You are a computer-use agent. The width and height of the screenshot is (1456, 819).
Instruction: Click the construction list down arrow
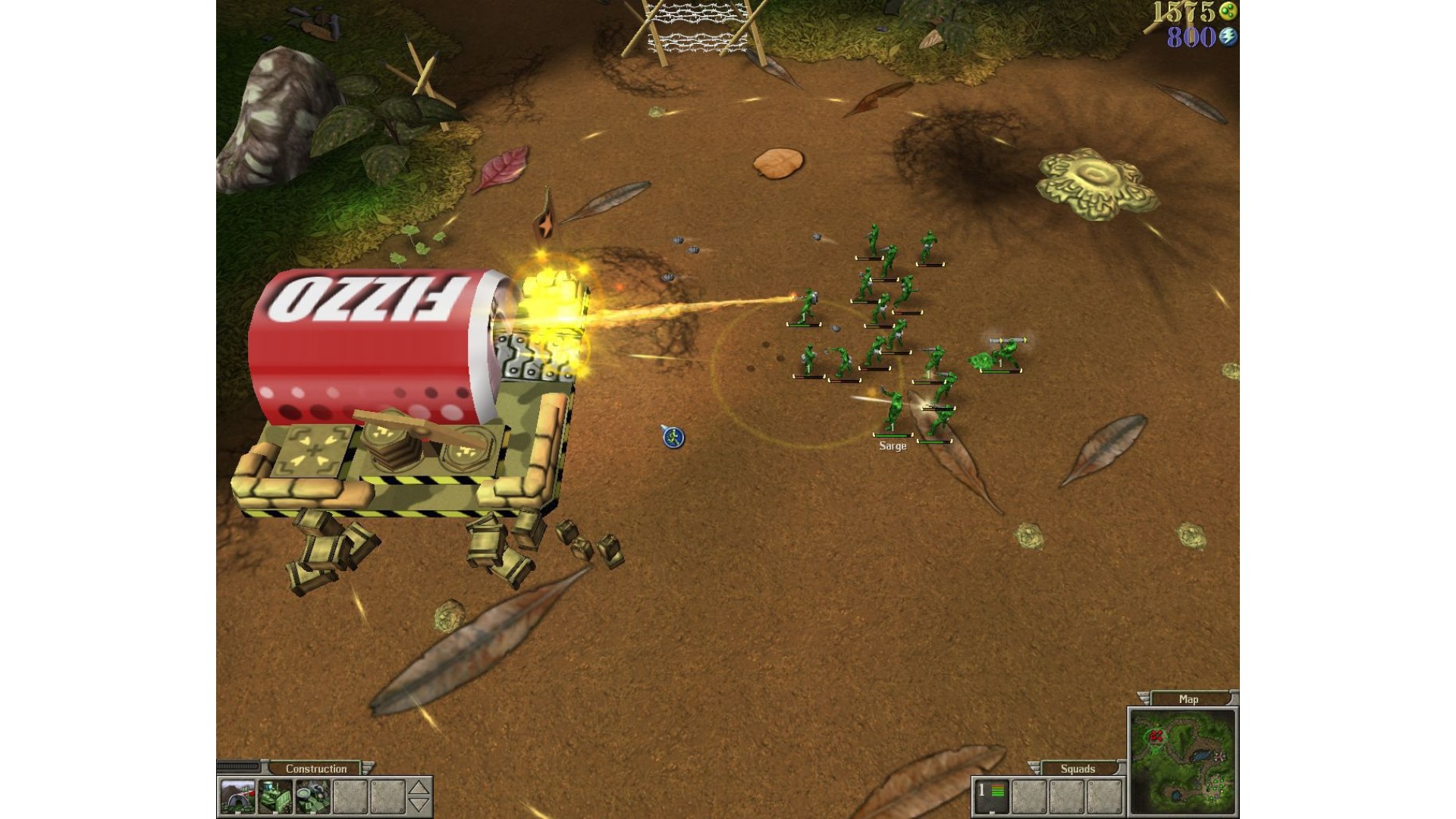click(x=419, y=805)
